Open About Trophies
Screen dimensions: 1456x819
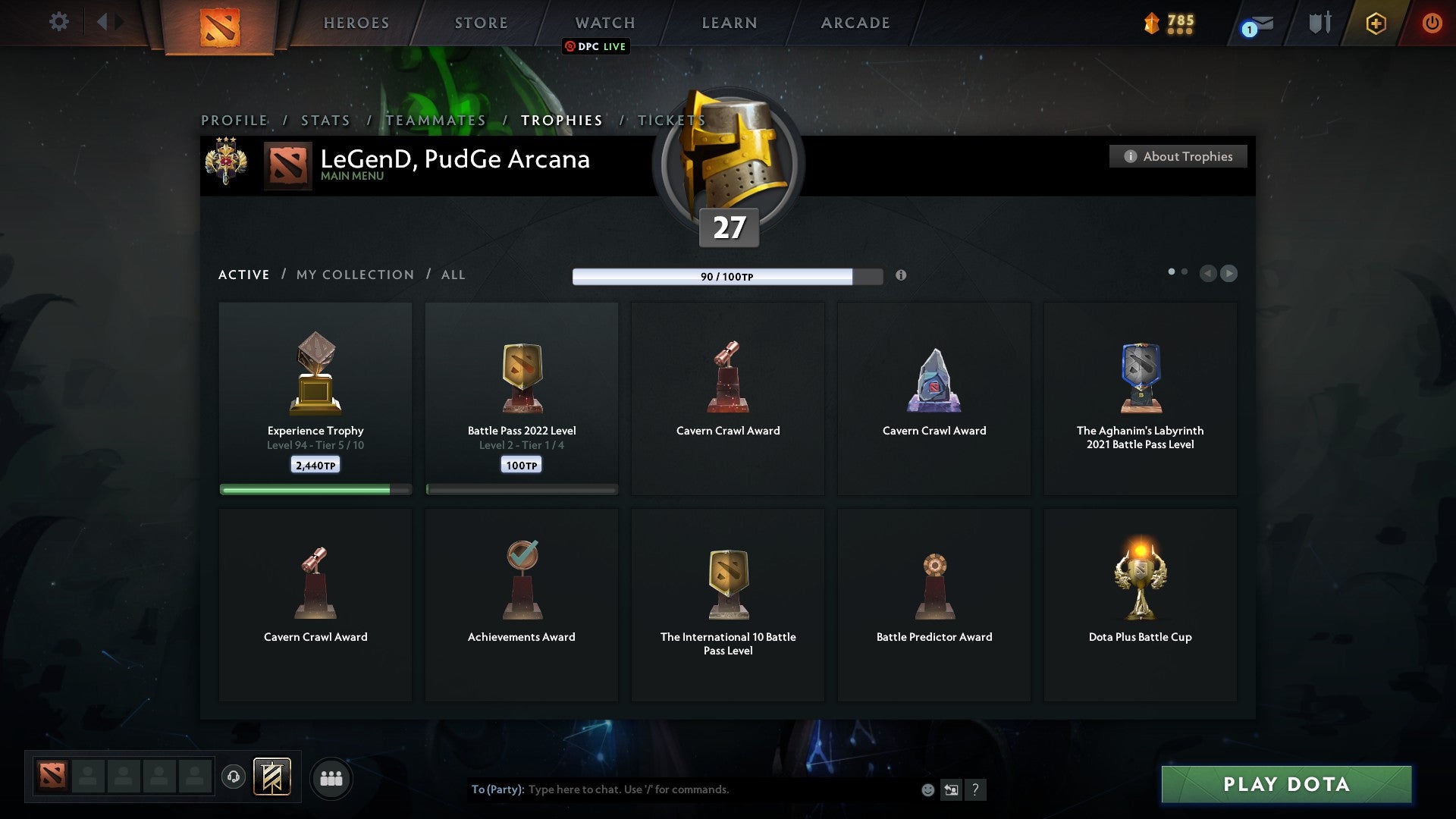pyautogui.click(x=1178, y=156)
